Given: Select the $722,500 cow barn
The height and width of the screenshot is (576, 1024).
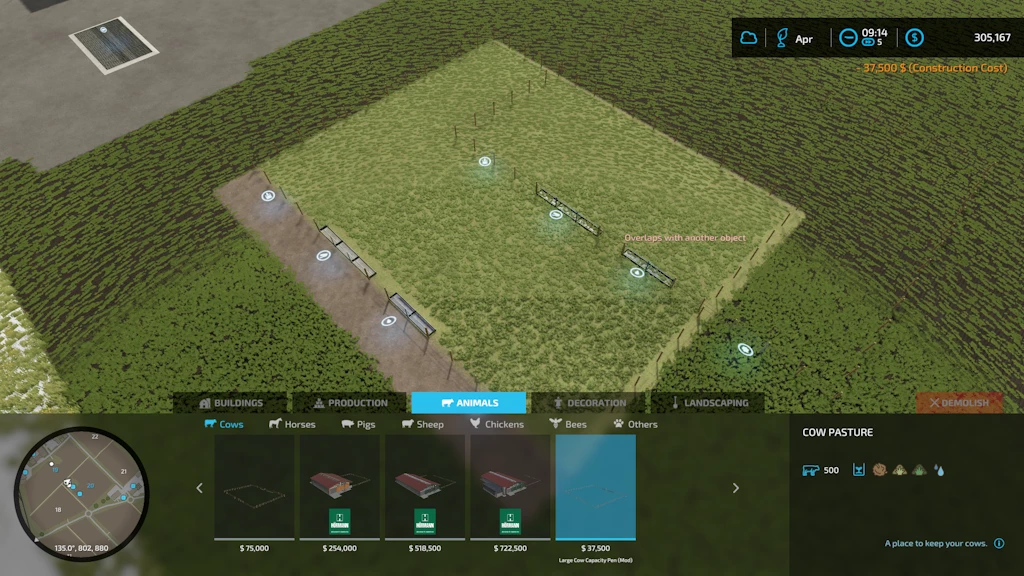Looking at the screenshot, I should point(510,488).
